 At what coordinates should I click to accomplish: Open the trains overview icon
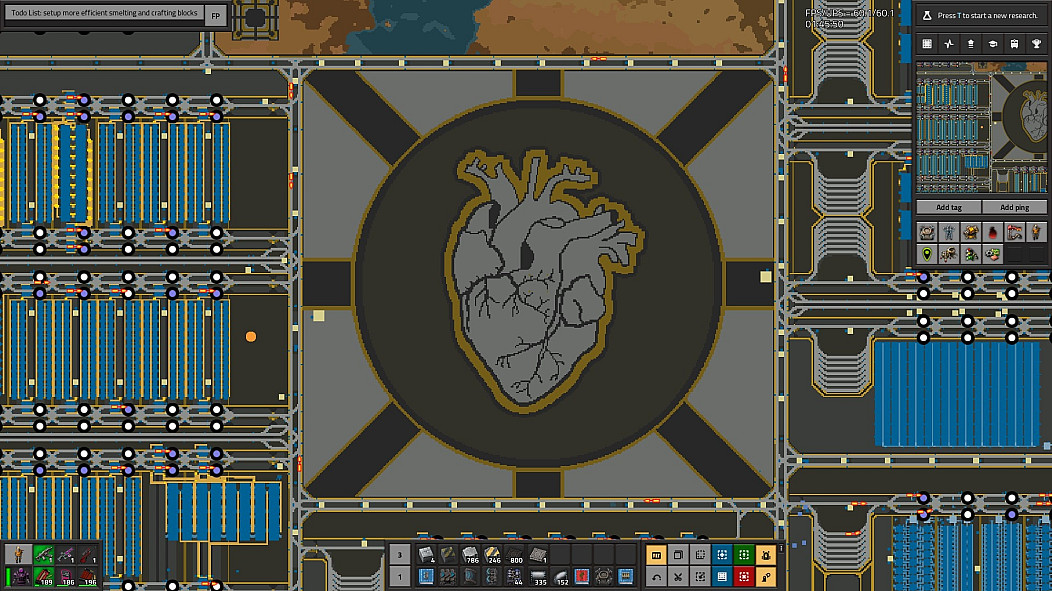[x=1015, y=44]
